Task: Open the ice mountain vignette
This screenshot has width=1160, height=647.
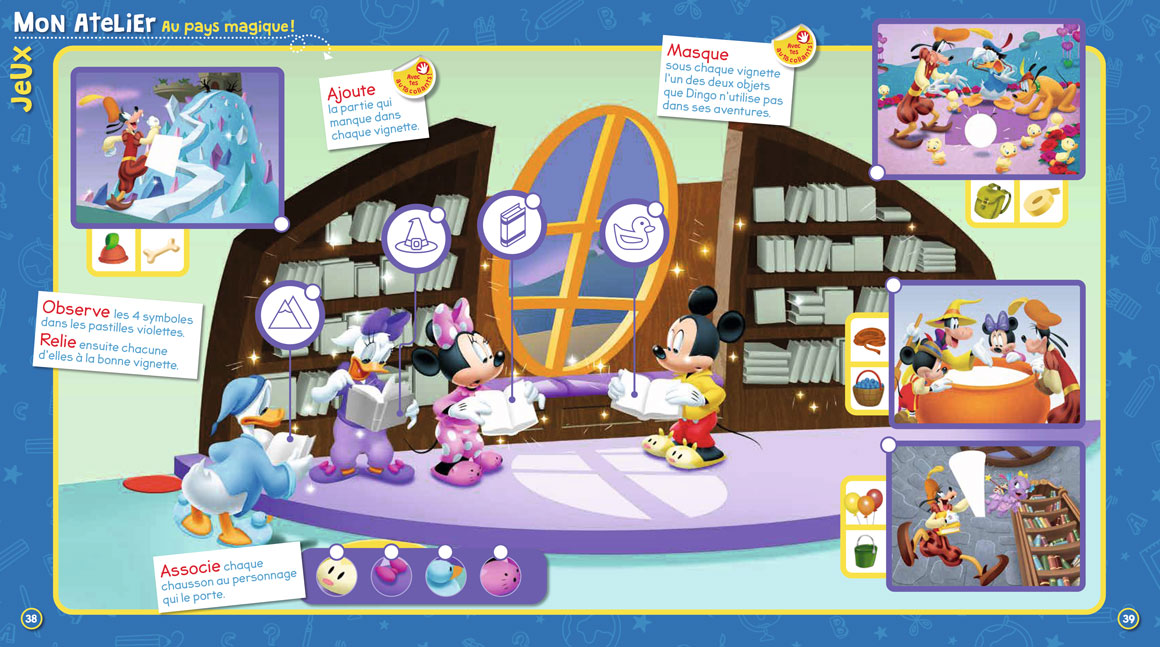Action: click(177, 147)
